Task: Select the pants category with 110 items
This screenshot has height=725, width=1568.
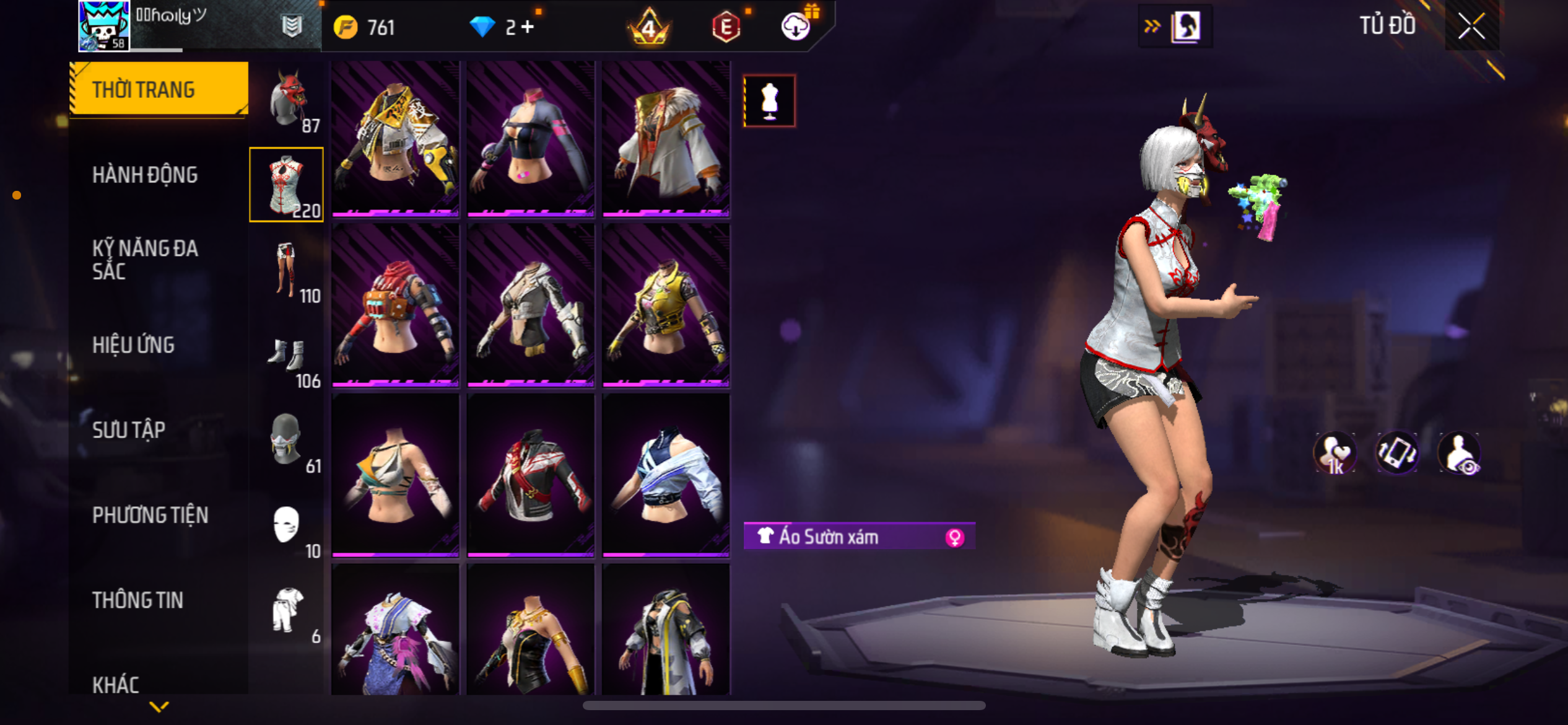Action: [287, 270]
